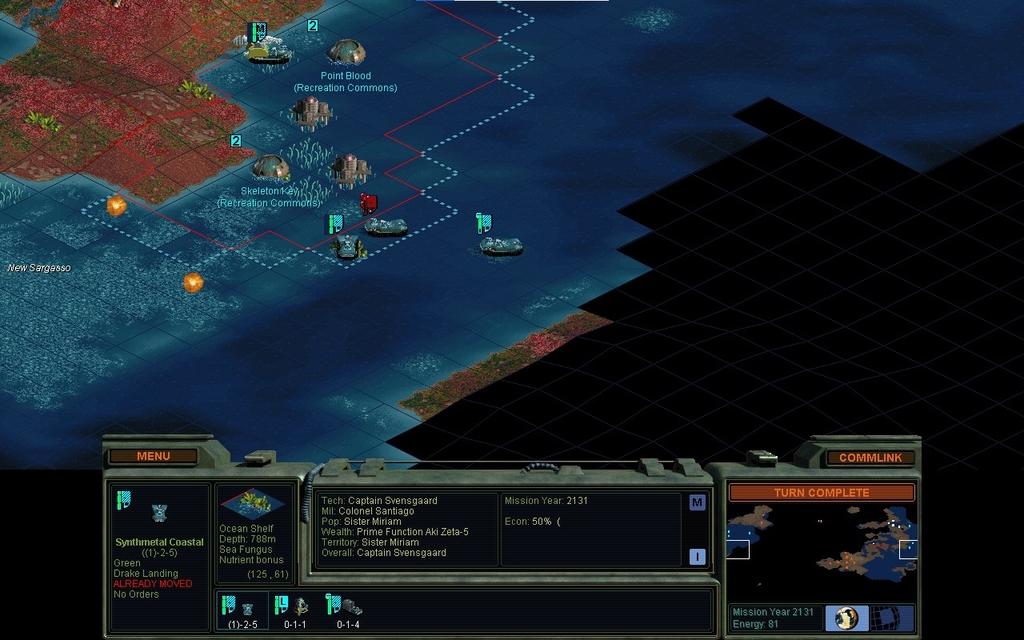Click the Synthmetal Coastal unit portrait
This screenshot has height=640, width=1024.
coord(159,513)
